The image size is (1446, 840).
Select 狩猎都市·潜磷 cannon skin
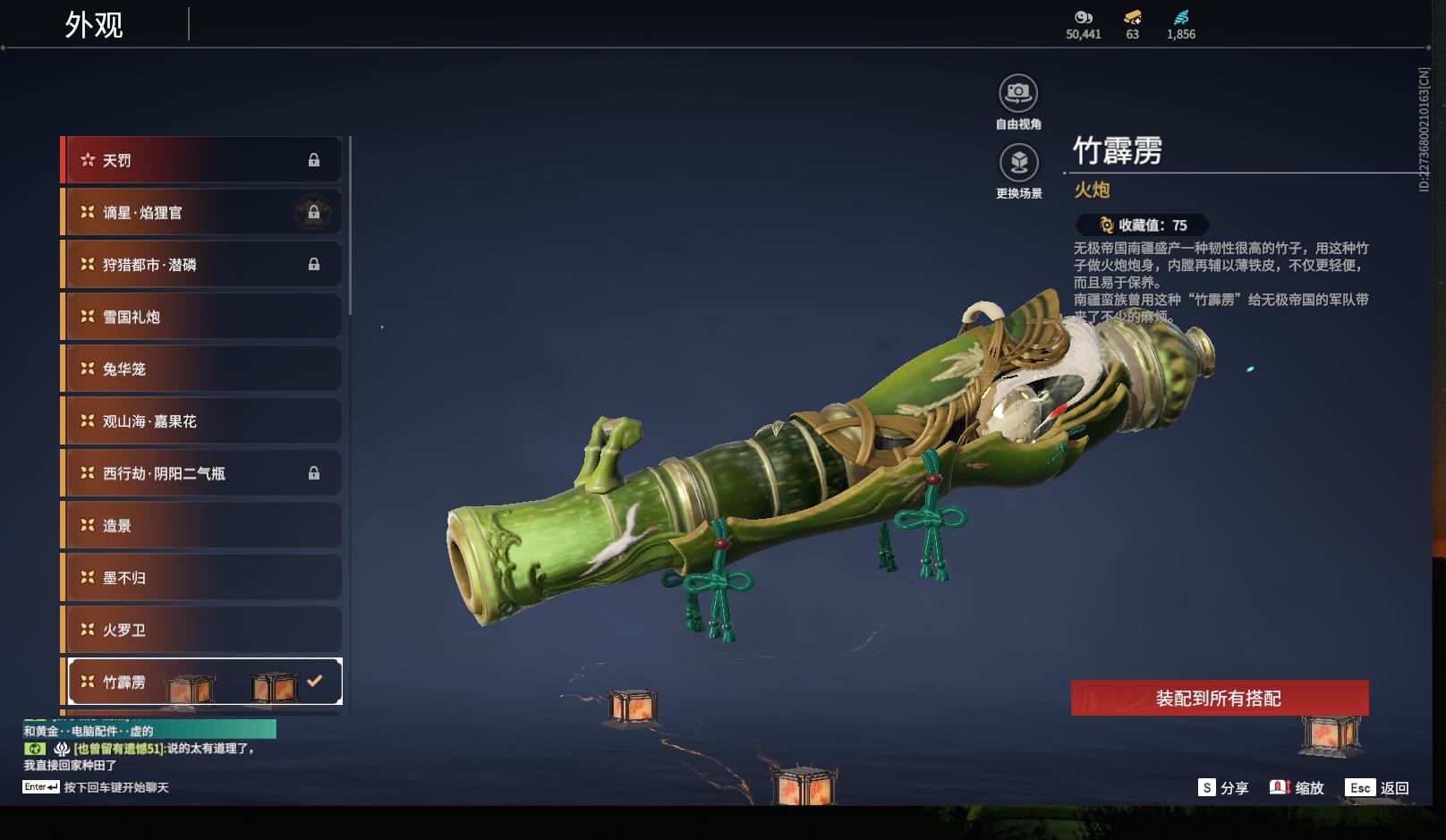(x=202, y=265)
